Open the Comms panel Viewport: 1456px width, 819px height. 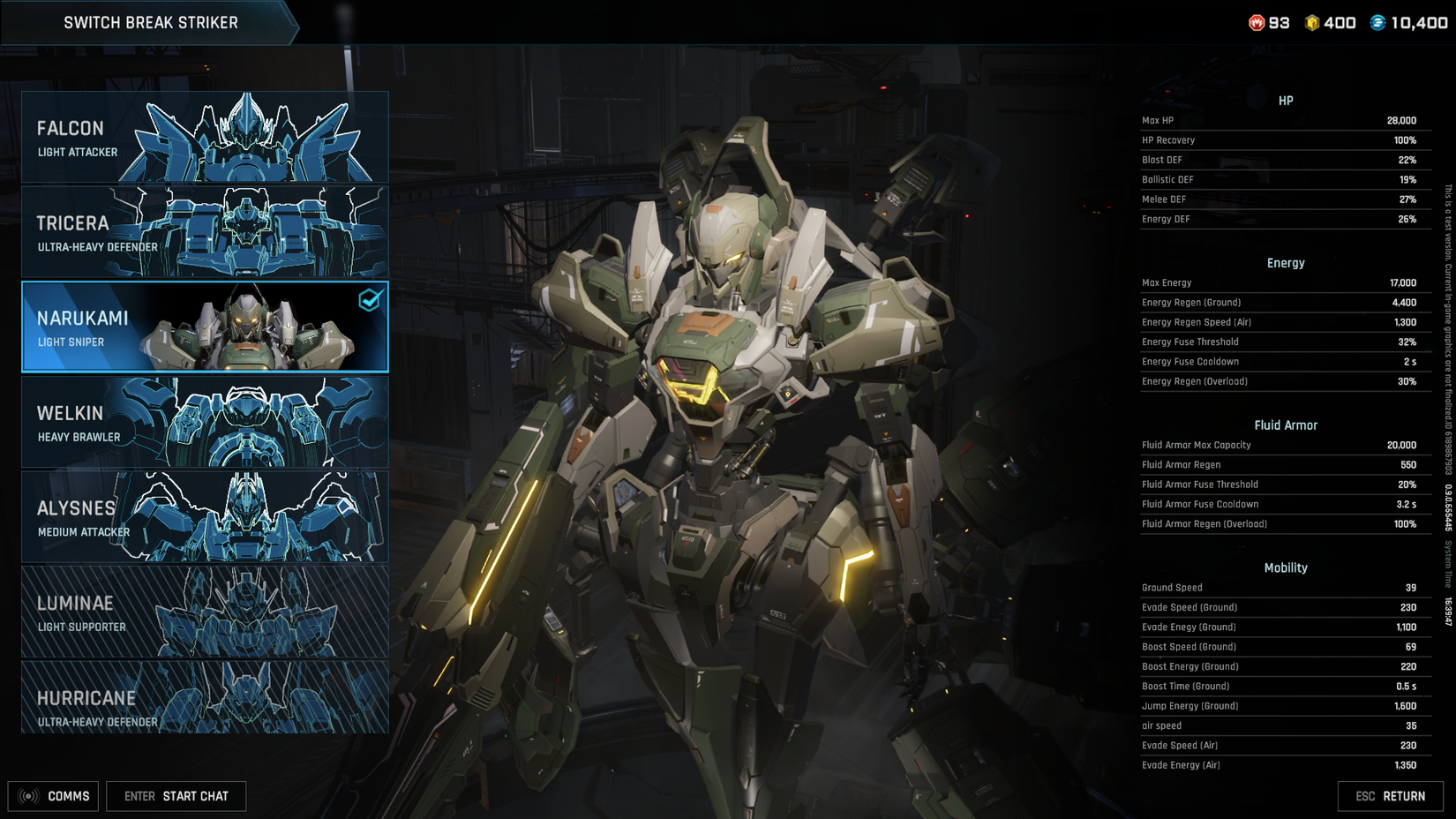tap(54, 796)
